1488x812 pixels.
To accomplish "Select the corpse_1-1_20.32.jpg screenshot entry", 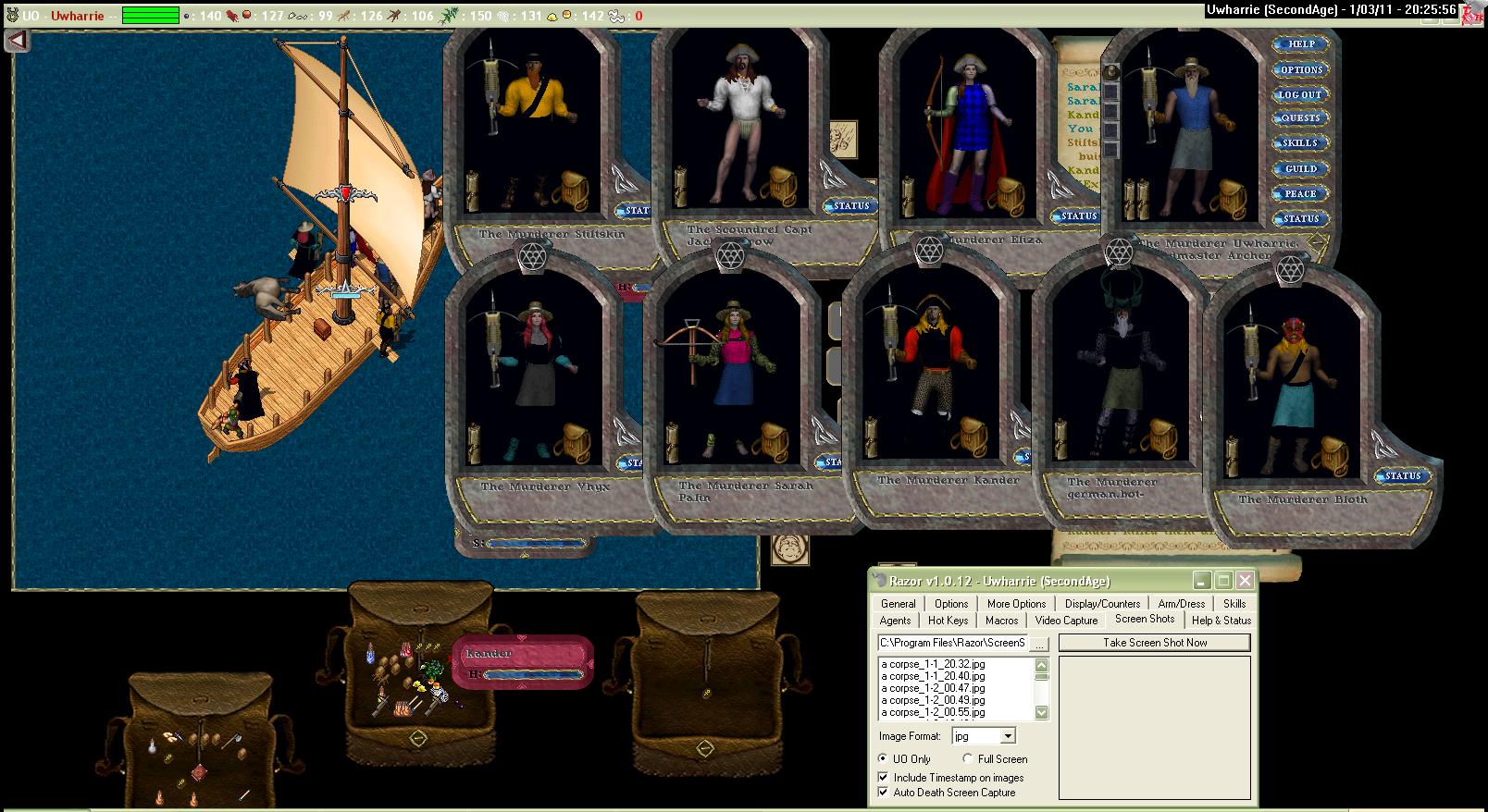I will (x=933, y=664).
